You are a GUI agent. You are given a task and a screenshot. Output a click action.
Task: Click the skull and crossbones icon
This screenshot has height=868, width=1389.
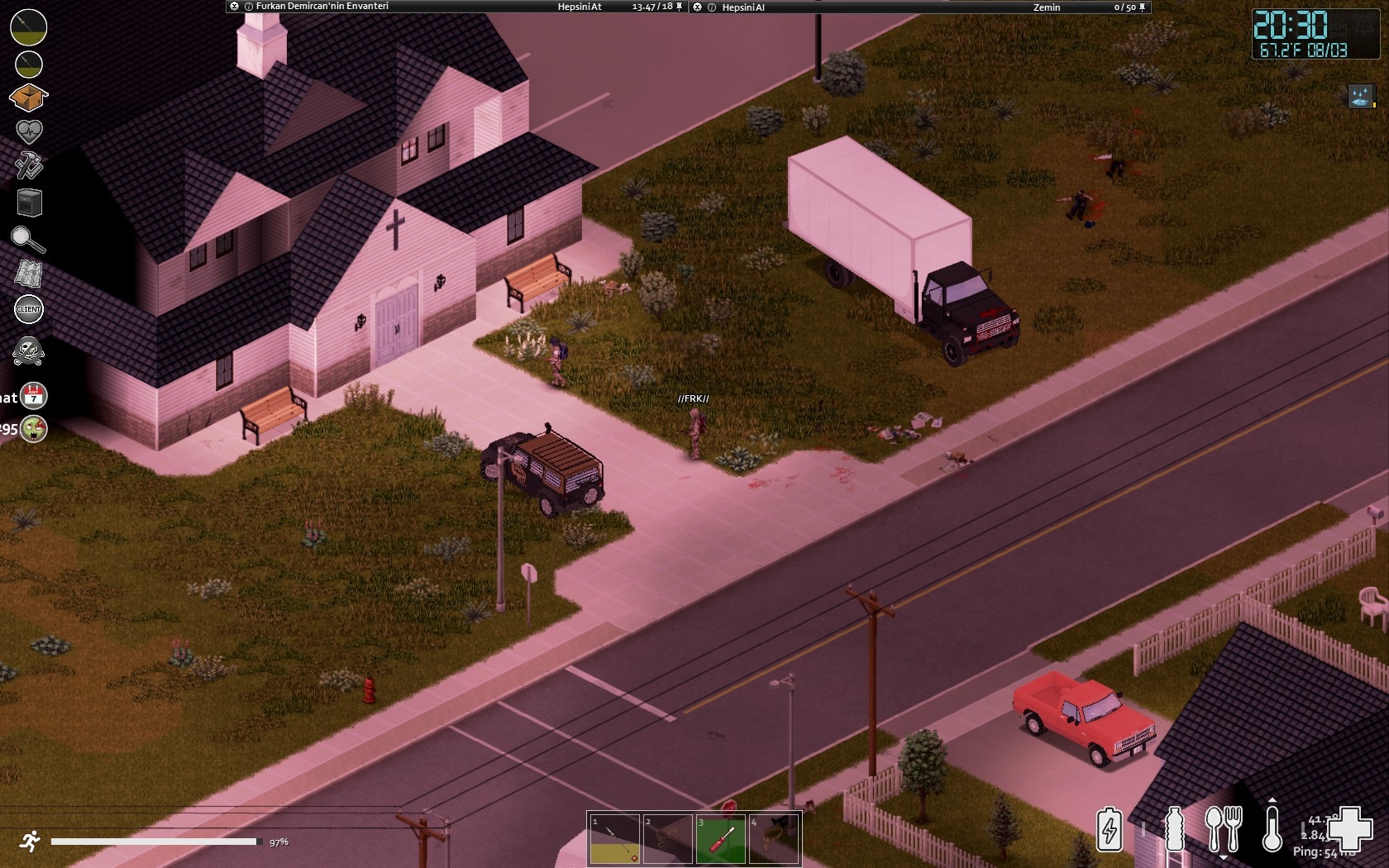29,351
